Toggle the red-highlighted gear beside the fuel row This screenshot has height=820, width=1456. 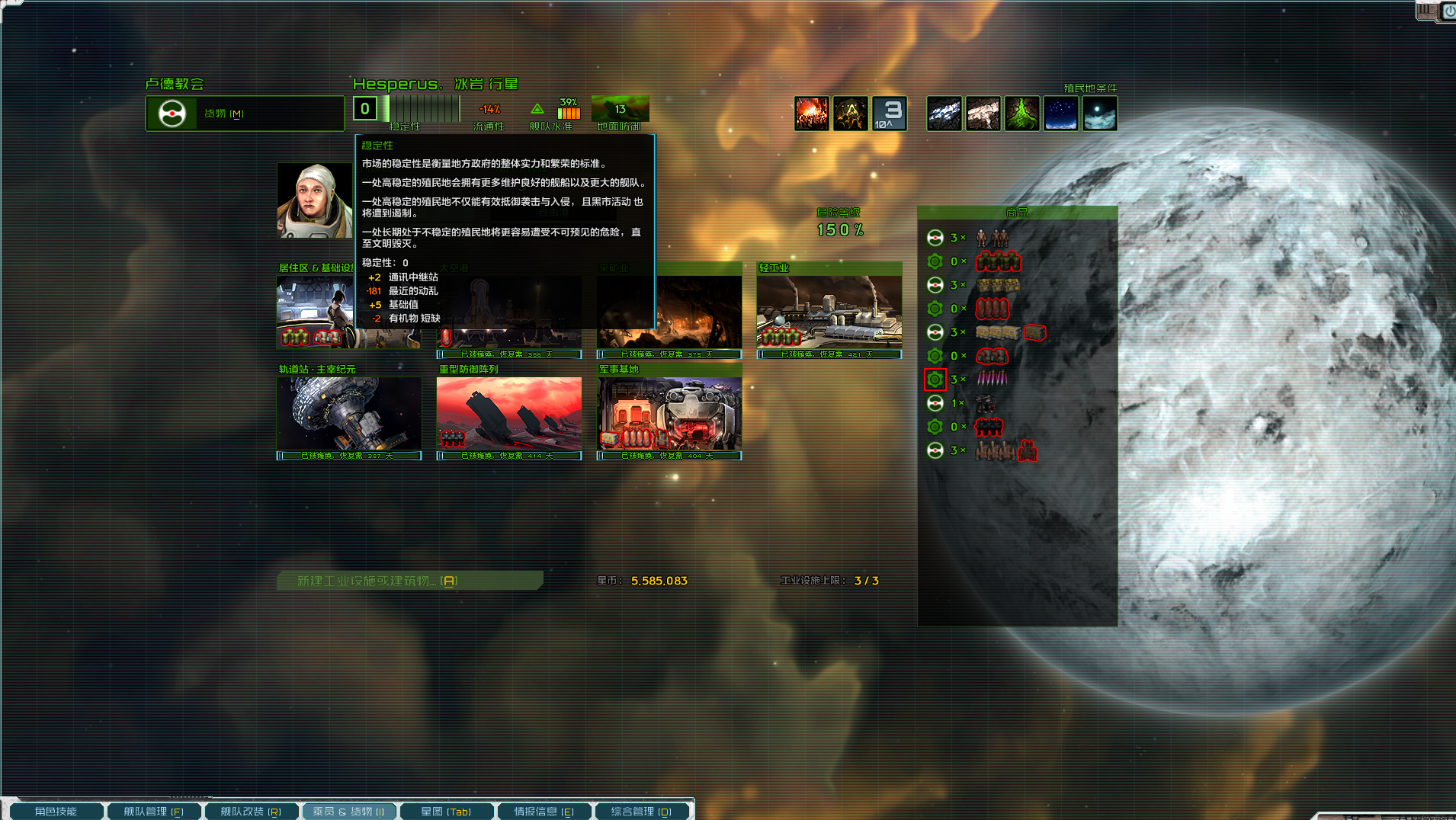point(935,379)
